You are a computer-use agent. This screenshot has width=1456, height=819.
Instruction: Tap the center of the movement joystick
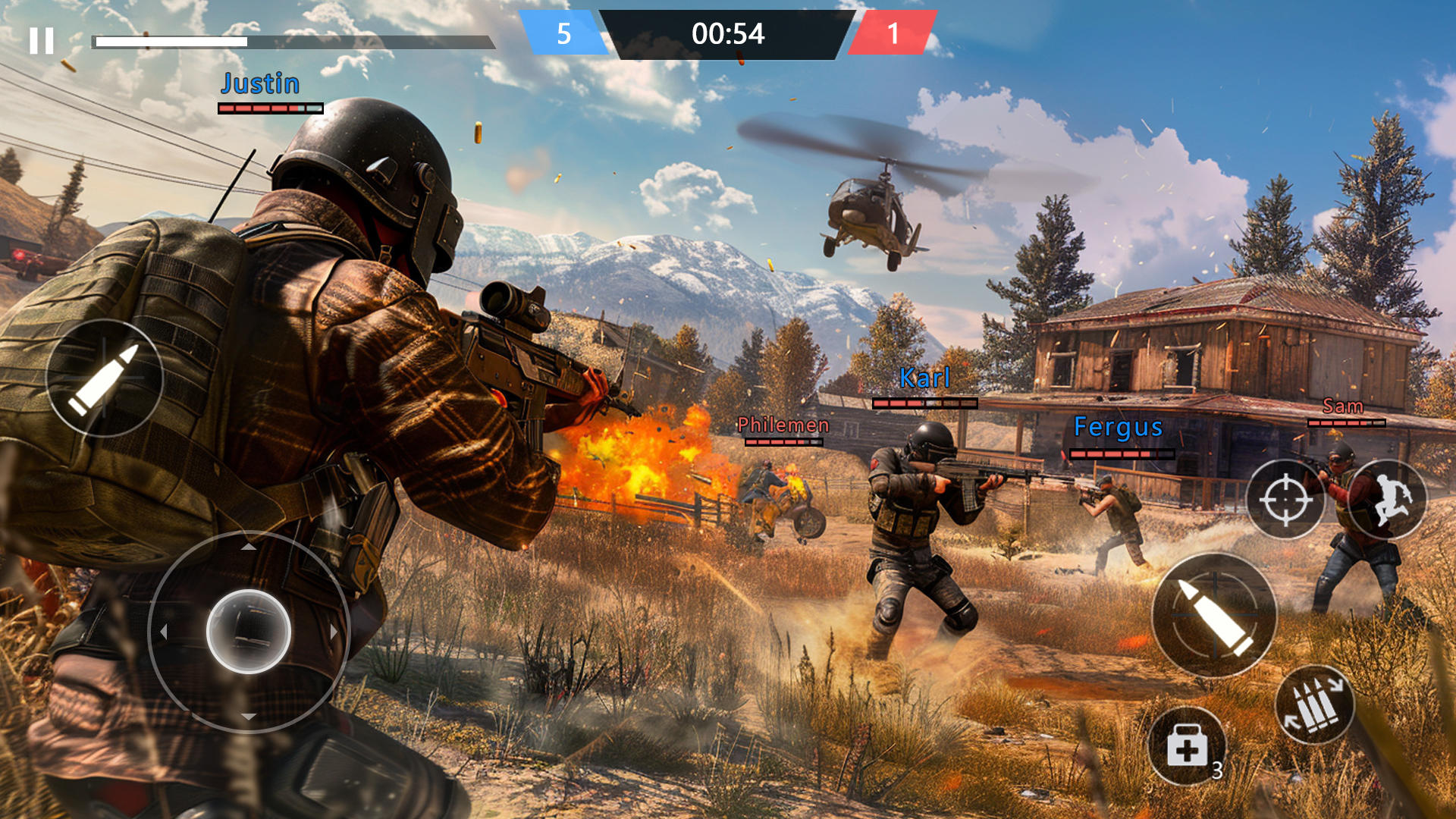(246, 629)
